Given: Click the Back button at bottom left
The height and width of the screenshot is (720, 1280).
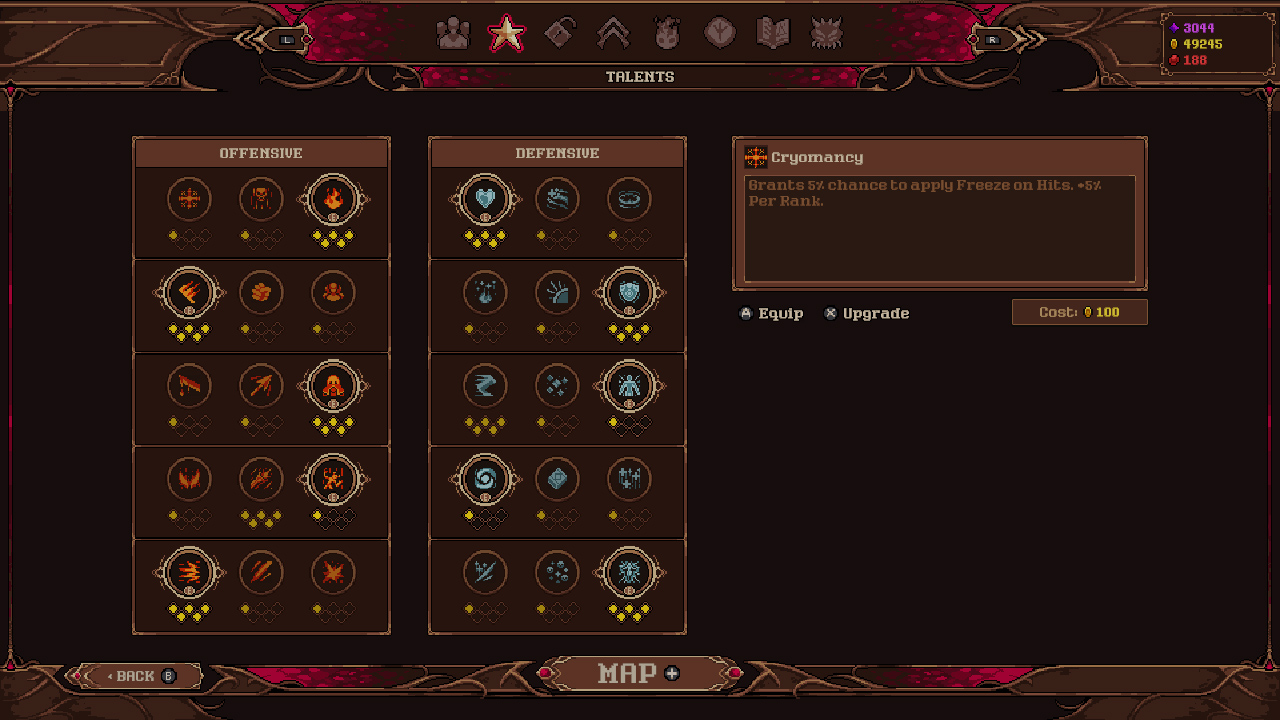Looking at the screenshot, I should tap(135, 675).
